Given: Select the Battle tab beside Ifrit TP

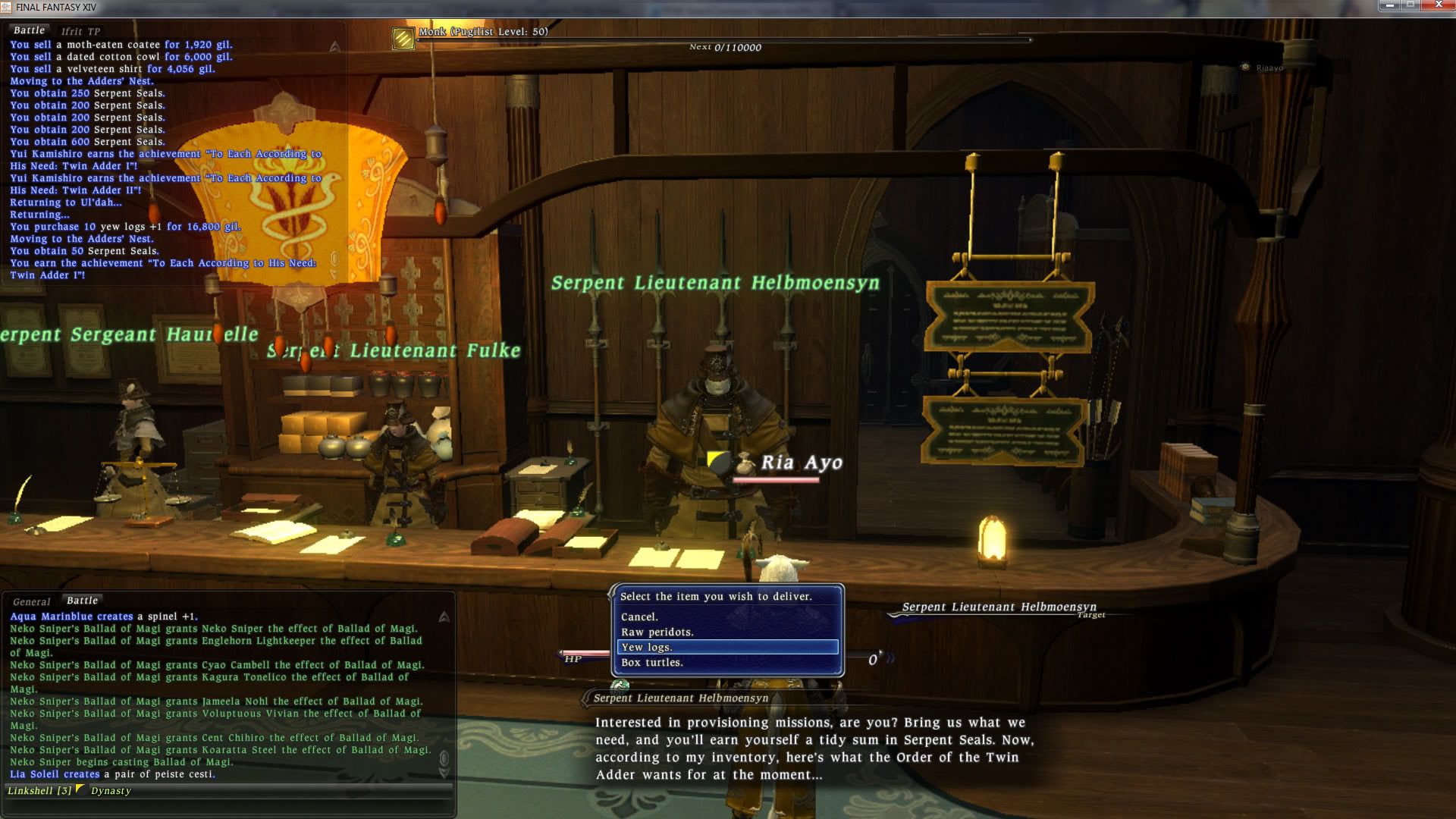Looking at the screenshot, I should 30,30.
